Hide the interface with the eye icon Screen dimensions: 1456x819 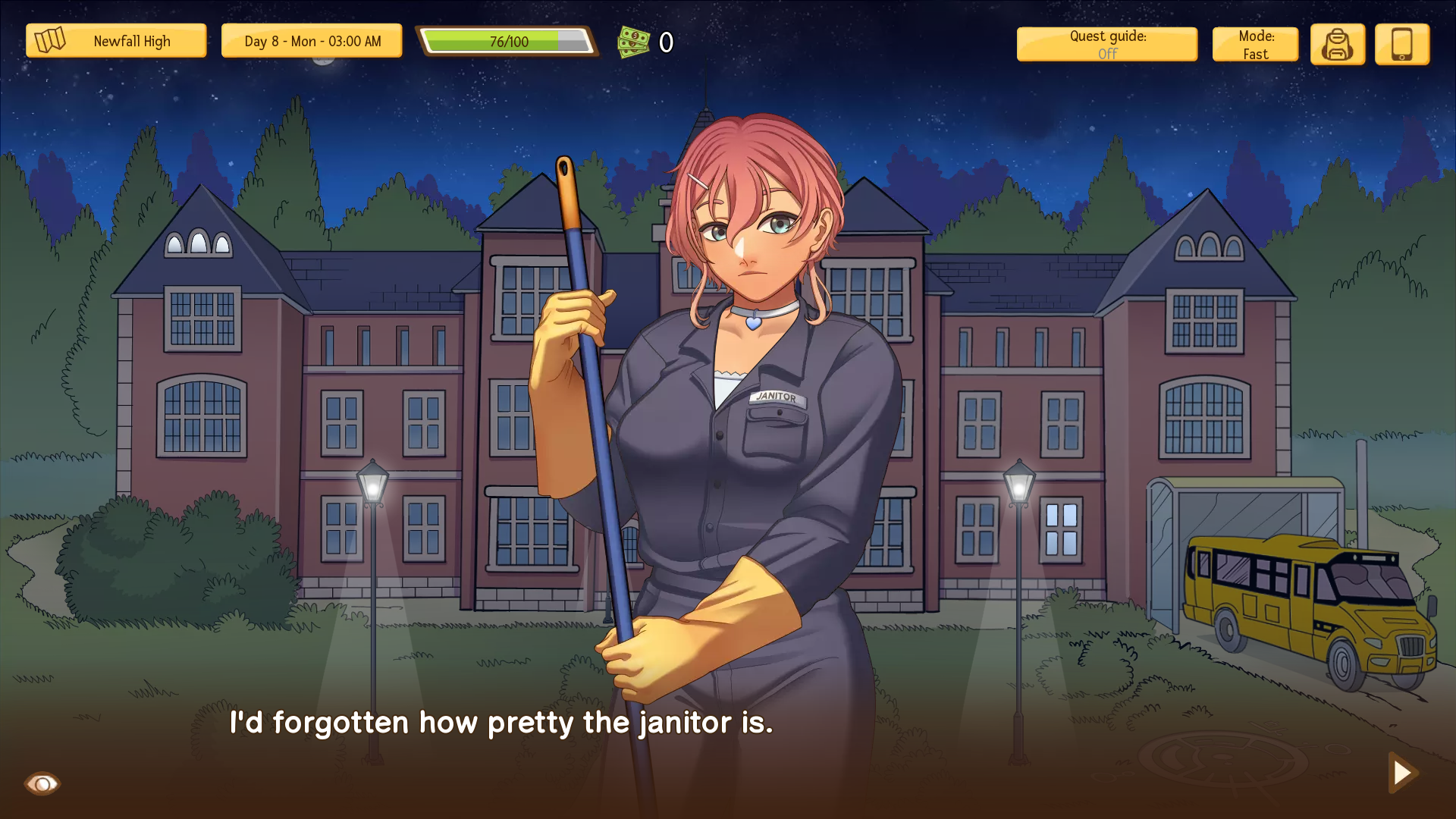tap(42, 783)
